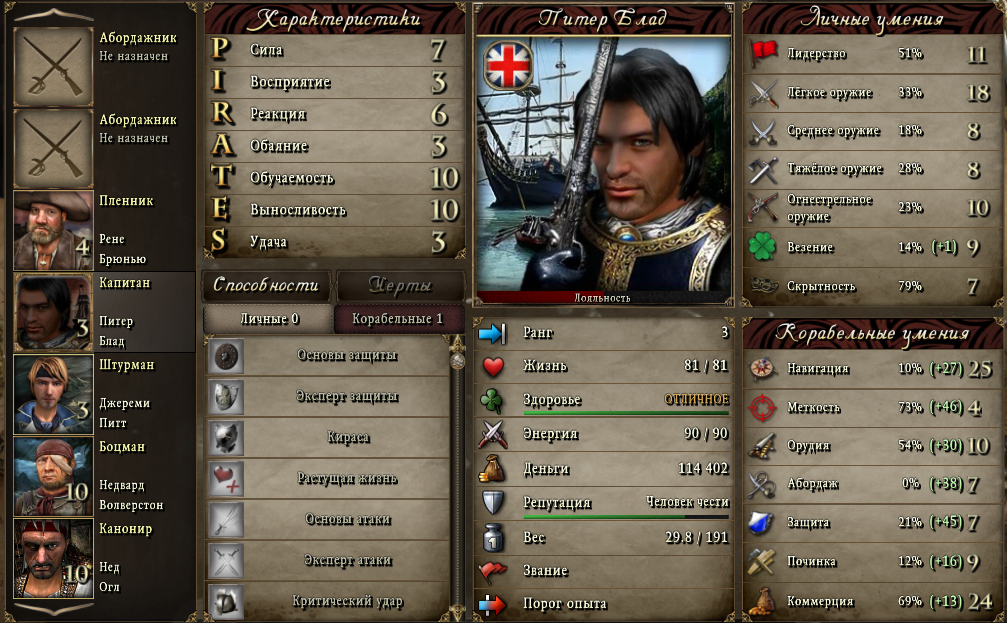Viewport: 1007px width, 623px height.
Task: Open the Черты tab
Action: (400, 285)
